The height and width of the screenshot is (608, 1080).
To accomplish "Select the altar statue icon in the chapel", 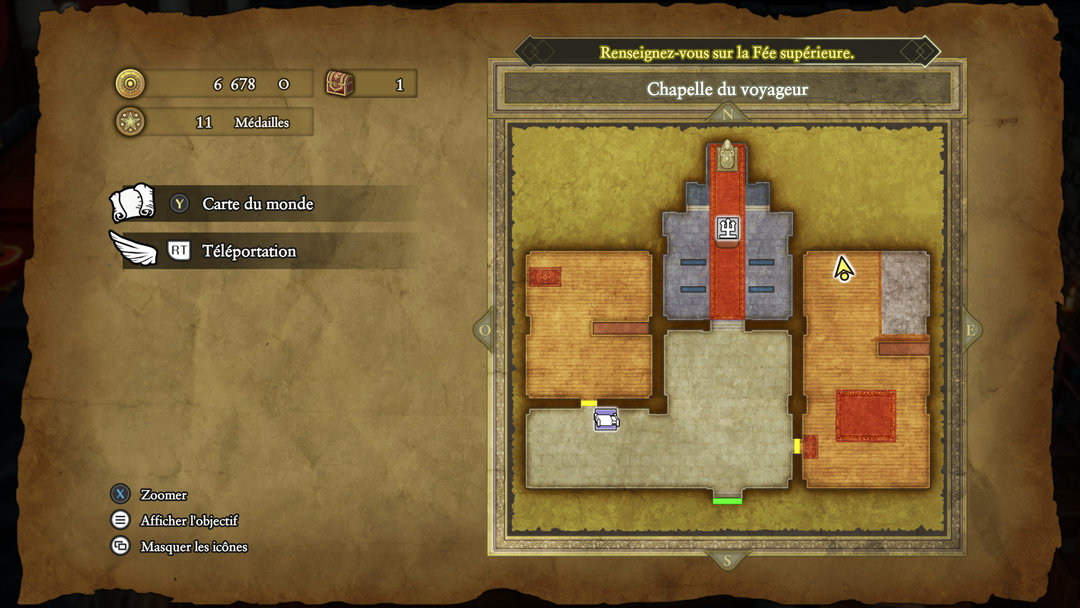I will point(727,229).
